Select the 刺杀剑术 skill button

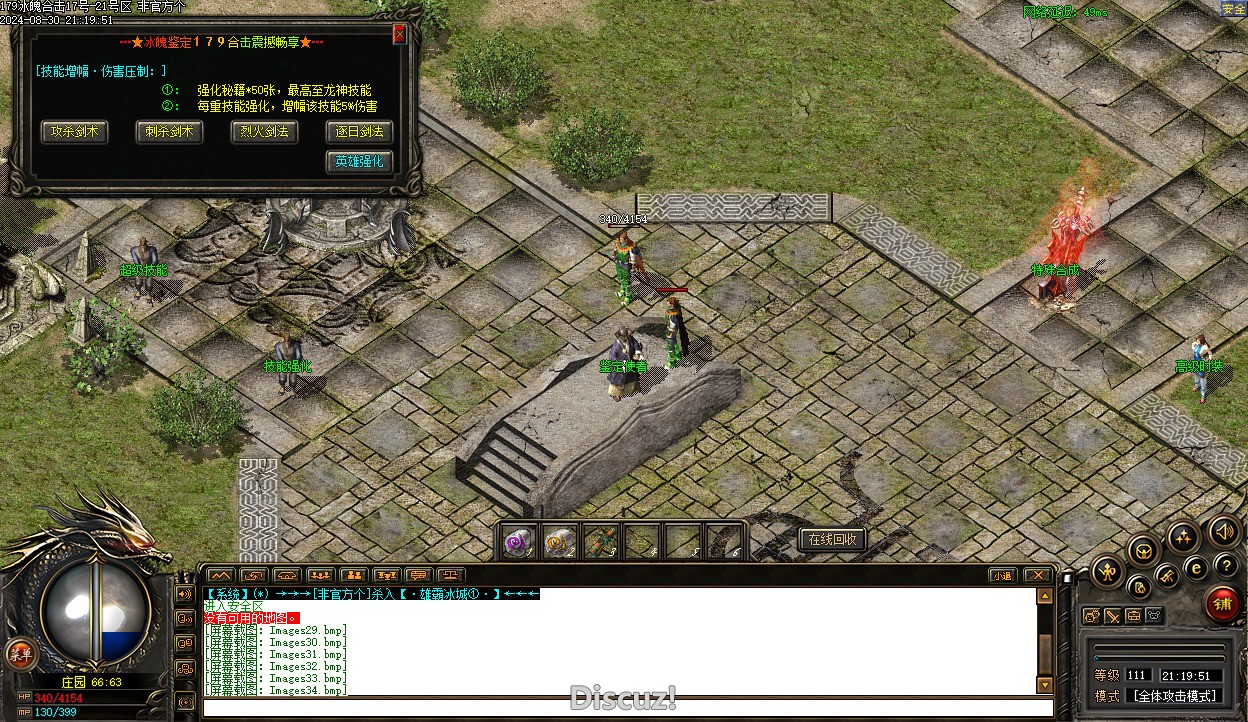[169, 131]
